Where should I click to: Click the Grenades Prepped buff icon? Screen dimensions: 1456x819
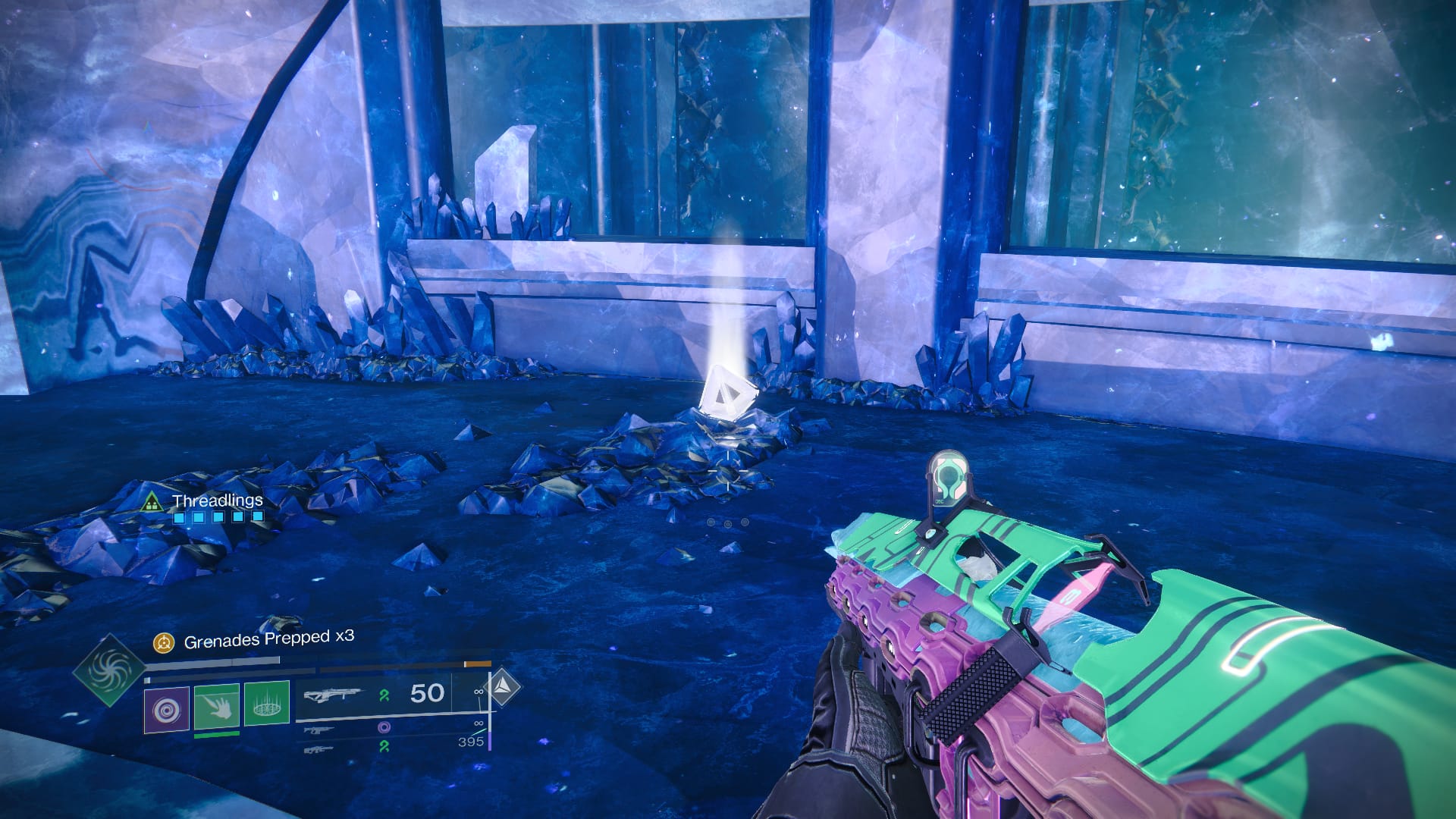coord(164,643)
